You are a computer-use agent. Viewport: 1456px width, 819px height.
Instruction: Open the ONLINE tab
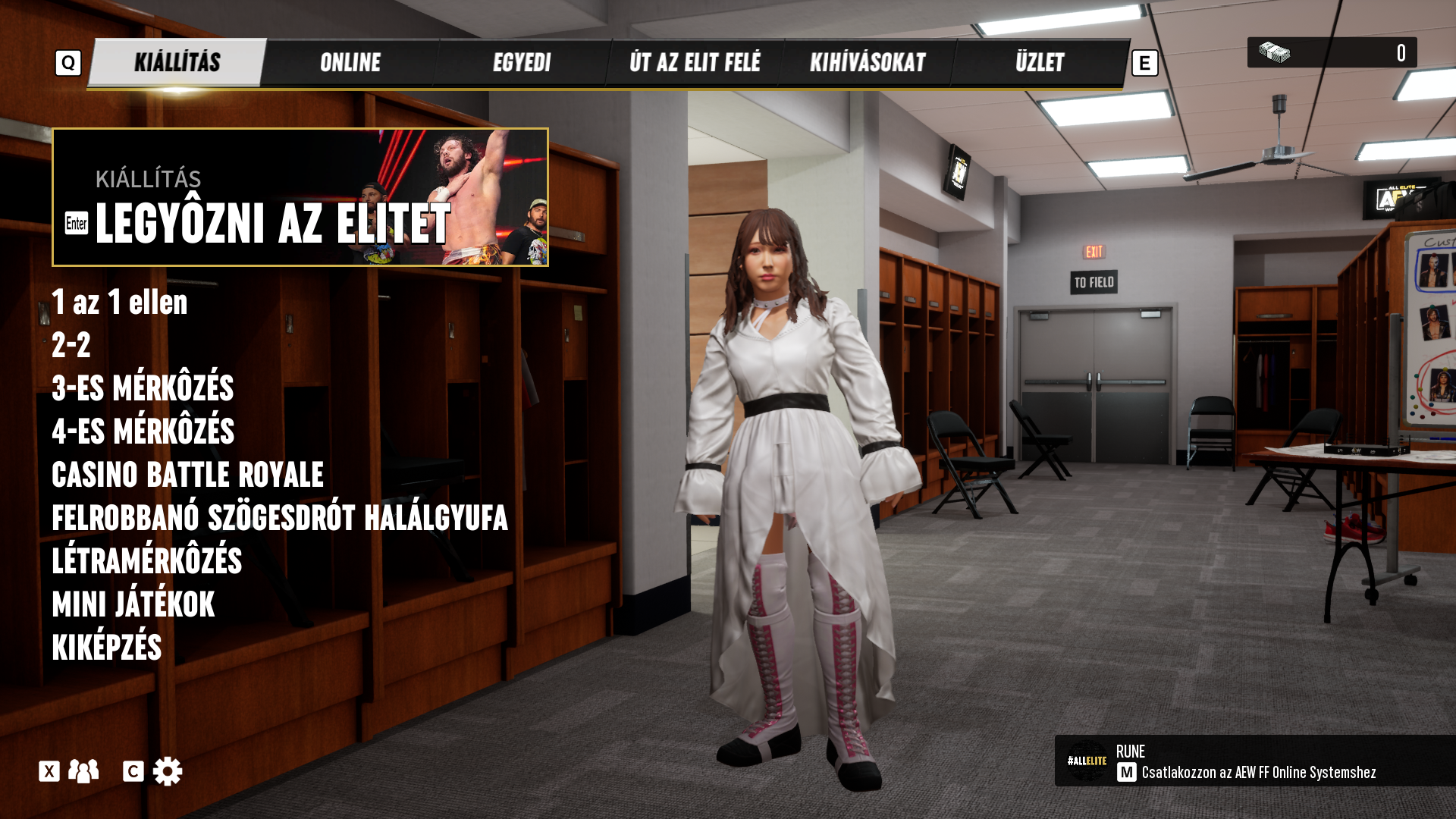point(350,63)
